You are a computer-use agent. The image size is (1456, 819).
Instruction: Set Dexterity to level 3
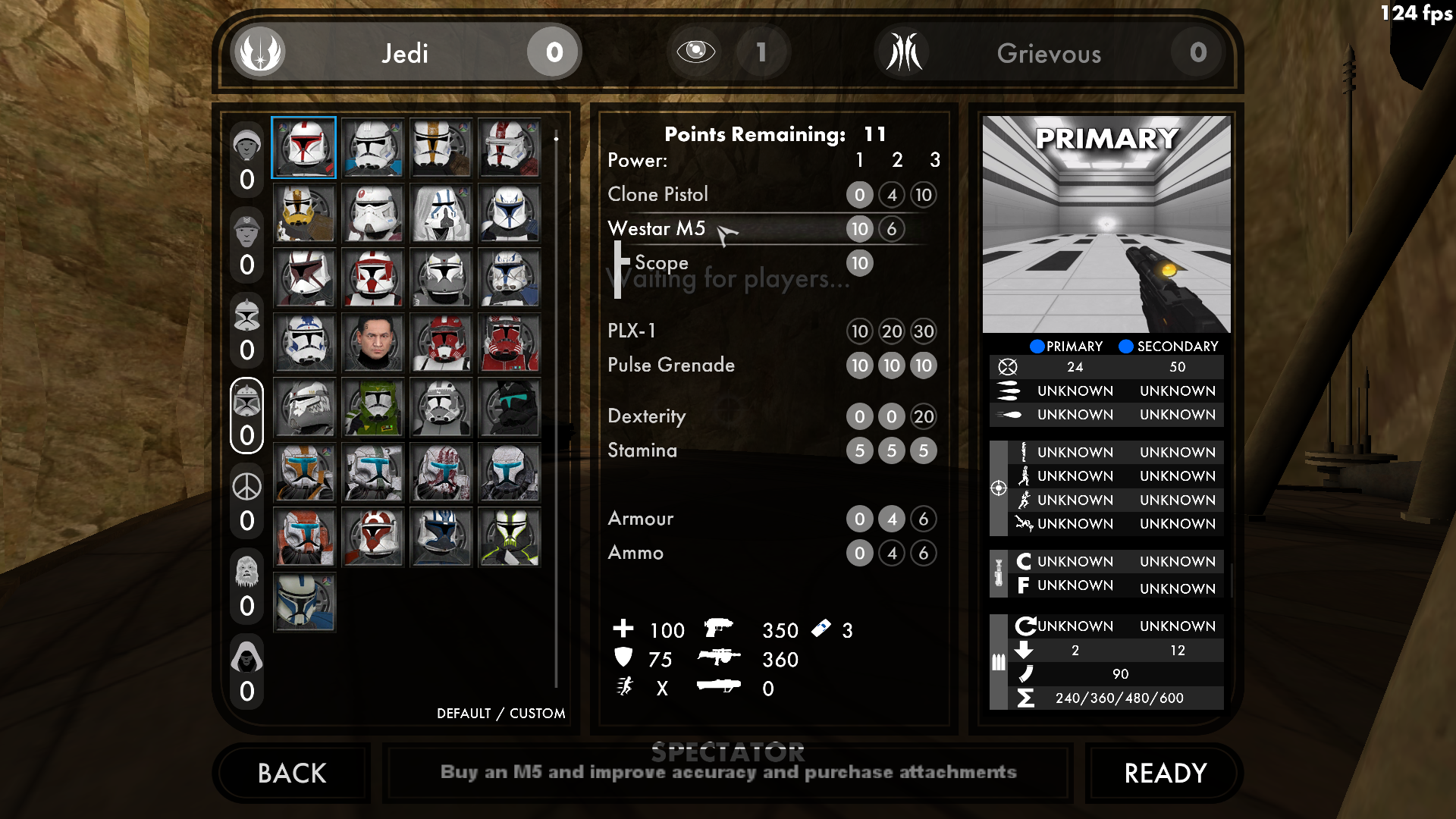click(923, 416)
